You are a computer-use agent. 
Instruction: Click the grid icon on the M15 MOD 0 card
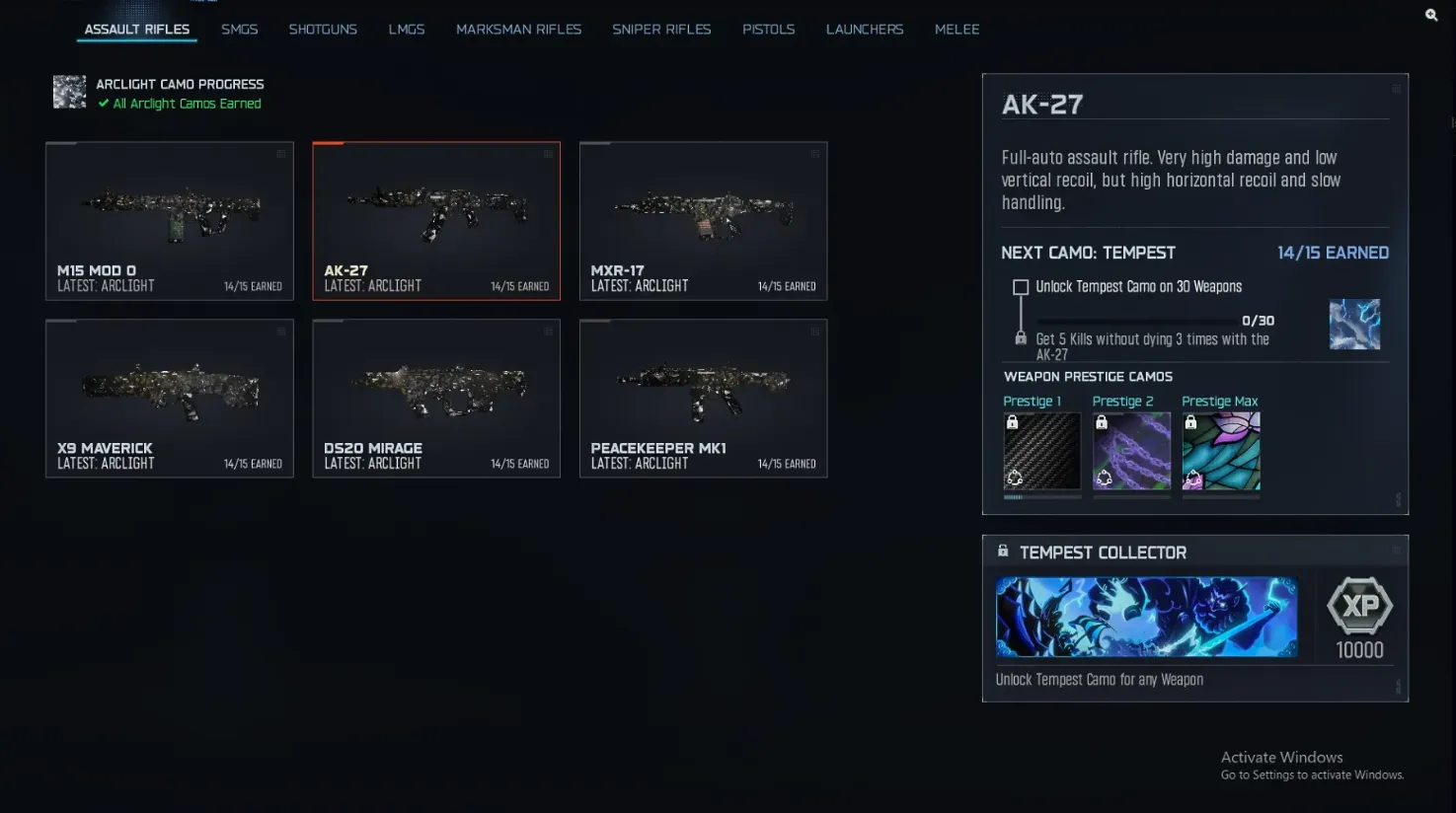[x=280, y=154]
